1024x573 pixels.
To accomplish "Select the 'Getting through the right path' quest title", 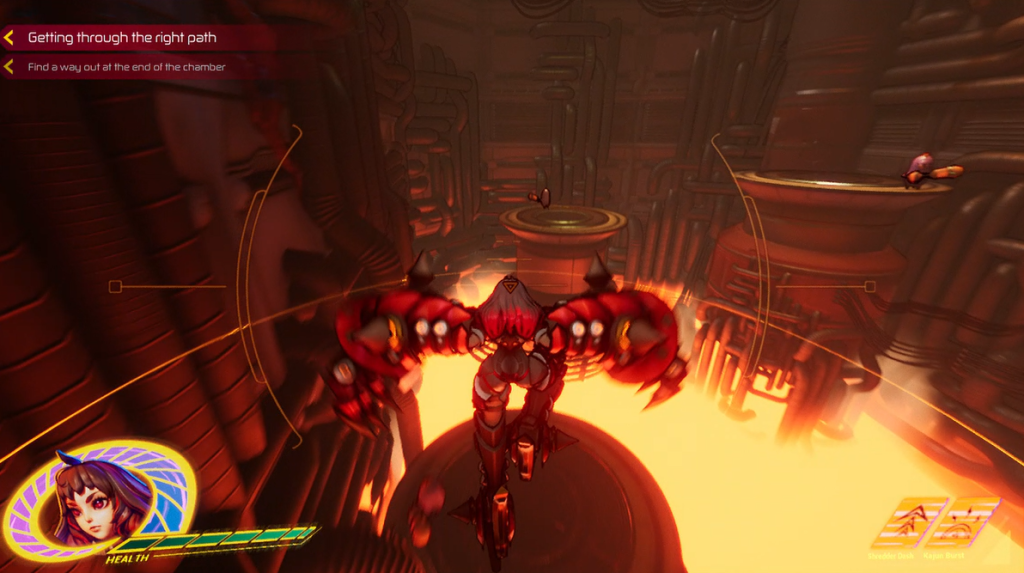I will [122, 38].
